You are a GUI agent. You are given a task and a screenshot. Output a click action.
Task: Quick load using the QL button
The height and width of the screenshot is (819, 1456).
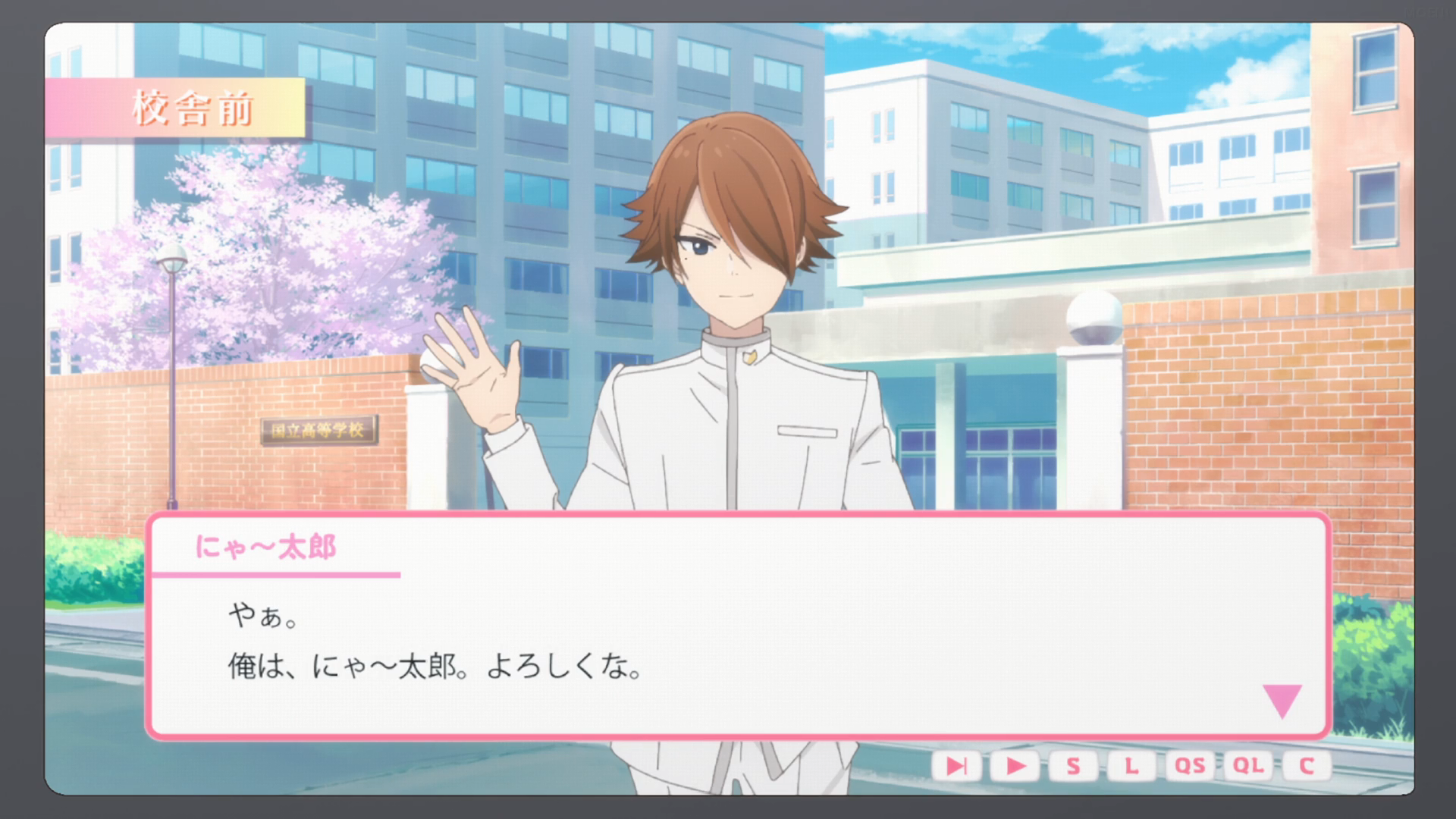point(1248,766)
